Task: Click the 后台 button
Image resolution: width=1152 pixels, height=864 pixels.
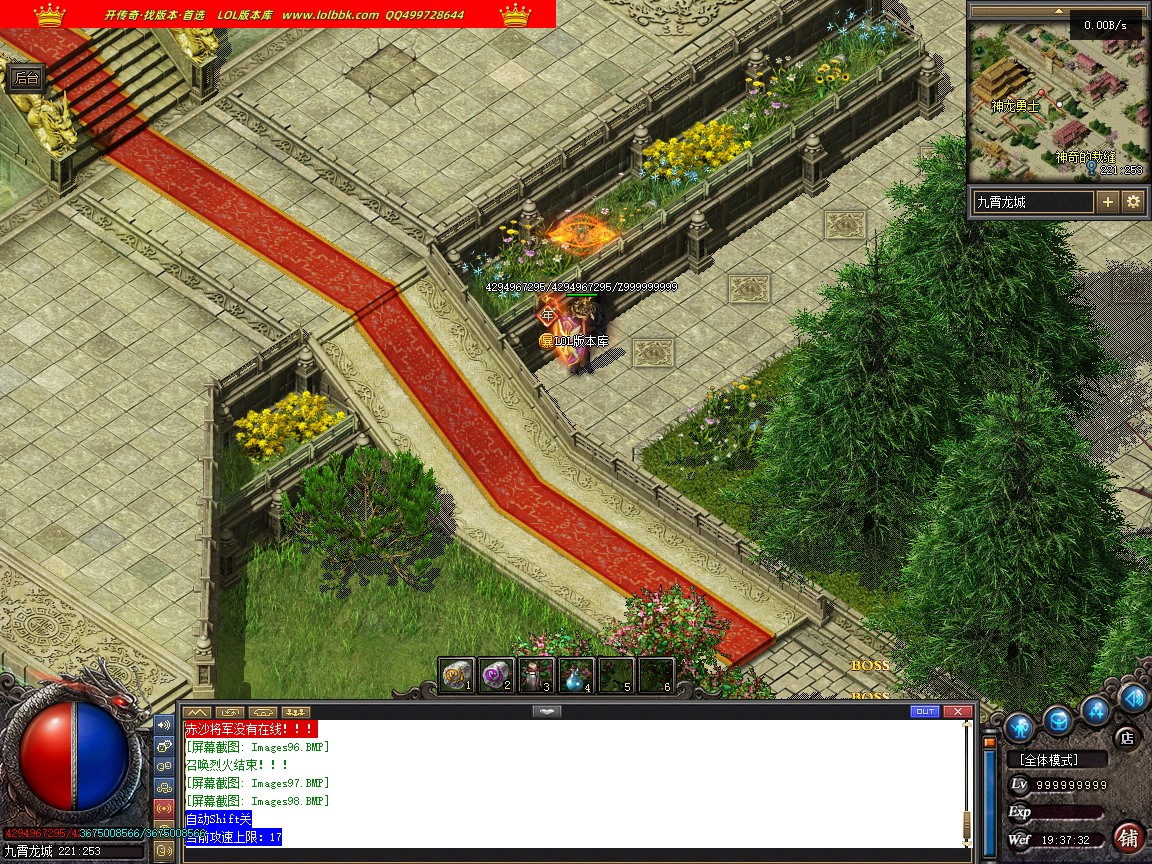Action: [27, 78]
